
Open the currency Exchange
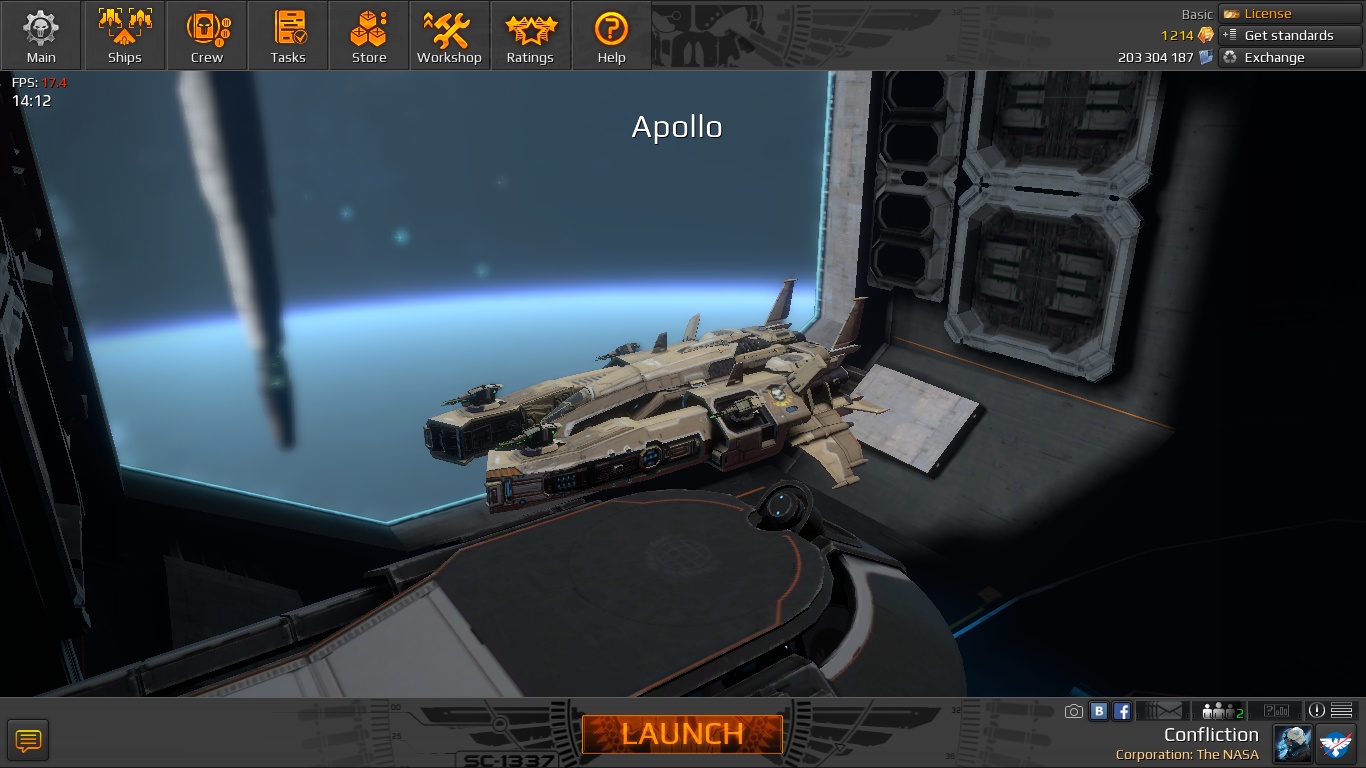coord(1290,57)
